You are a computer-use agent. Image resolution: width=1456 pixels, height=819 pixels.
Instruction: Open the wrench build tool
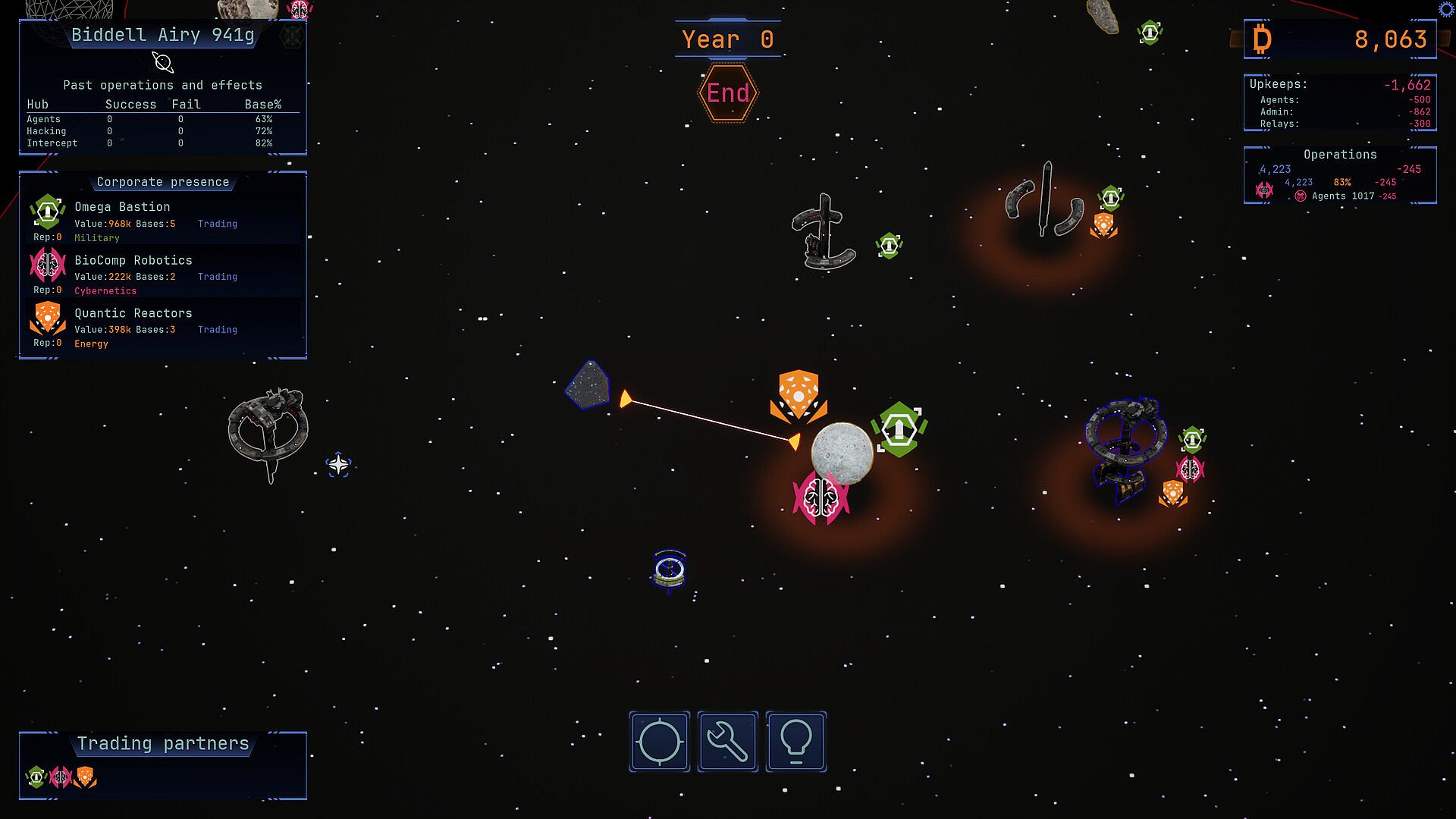point(728,742)
